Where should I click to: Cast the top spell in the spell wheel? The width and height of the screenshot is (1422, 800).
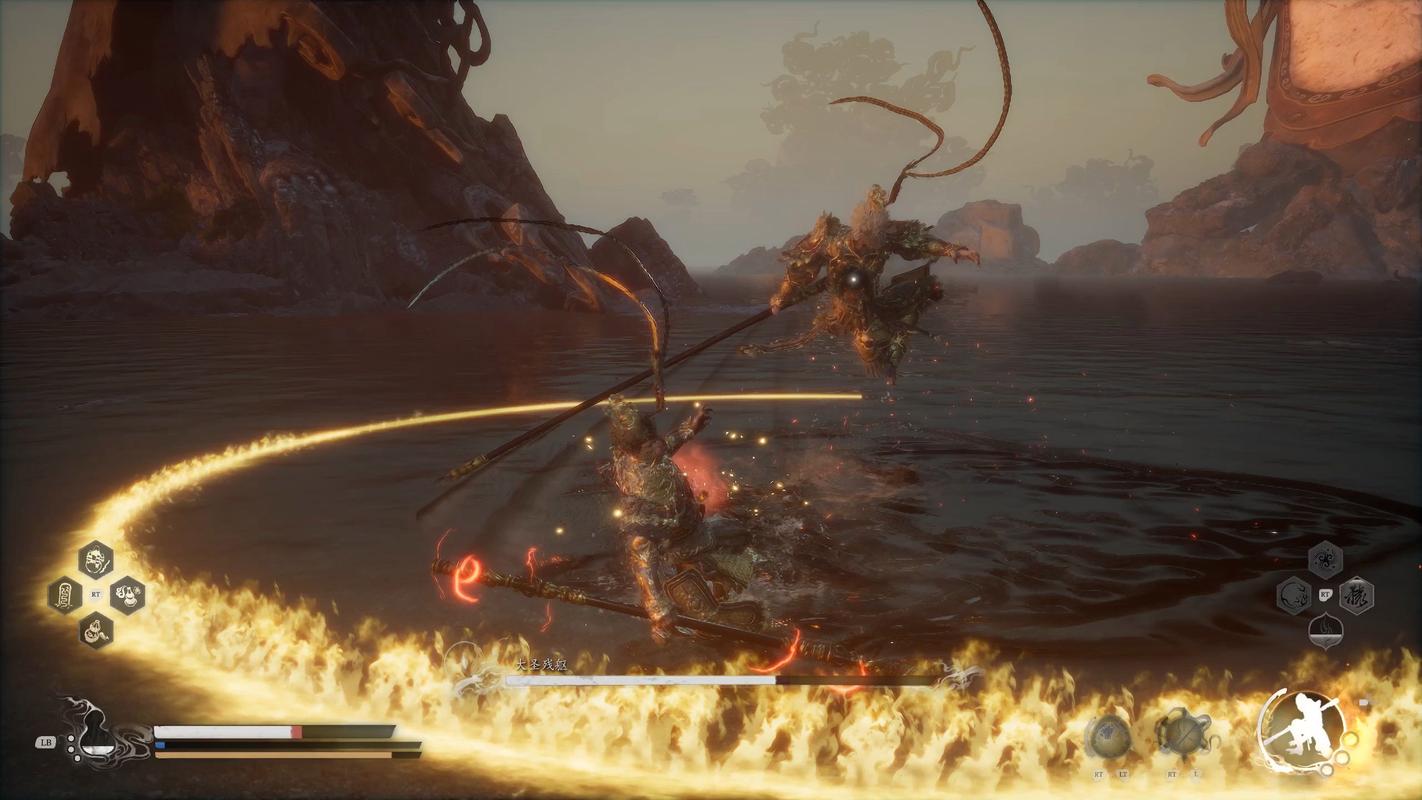click(x=1325, y=559)
